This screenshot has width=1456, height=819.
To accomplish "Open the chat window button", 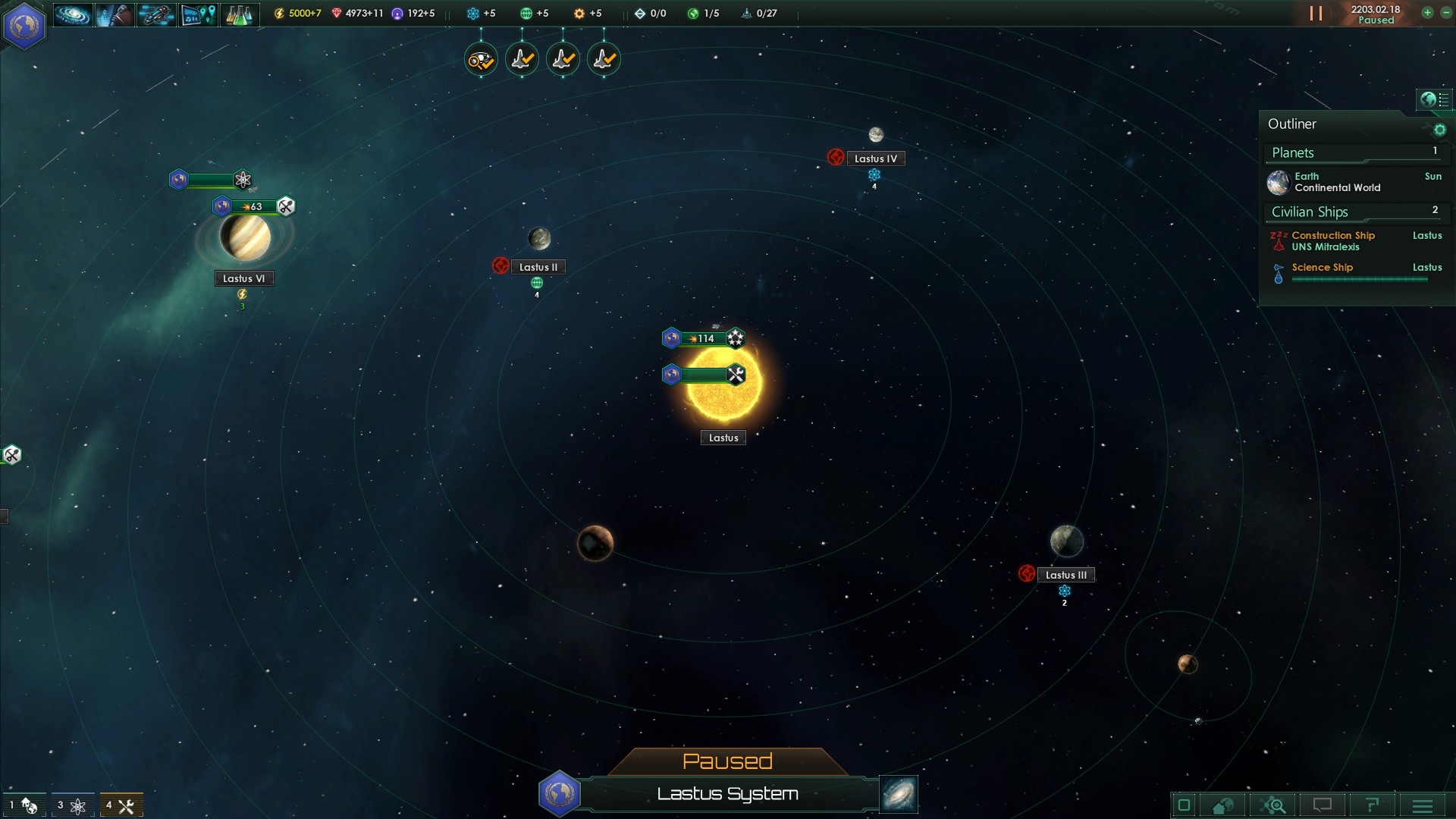I will [x=1322, y=805].
